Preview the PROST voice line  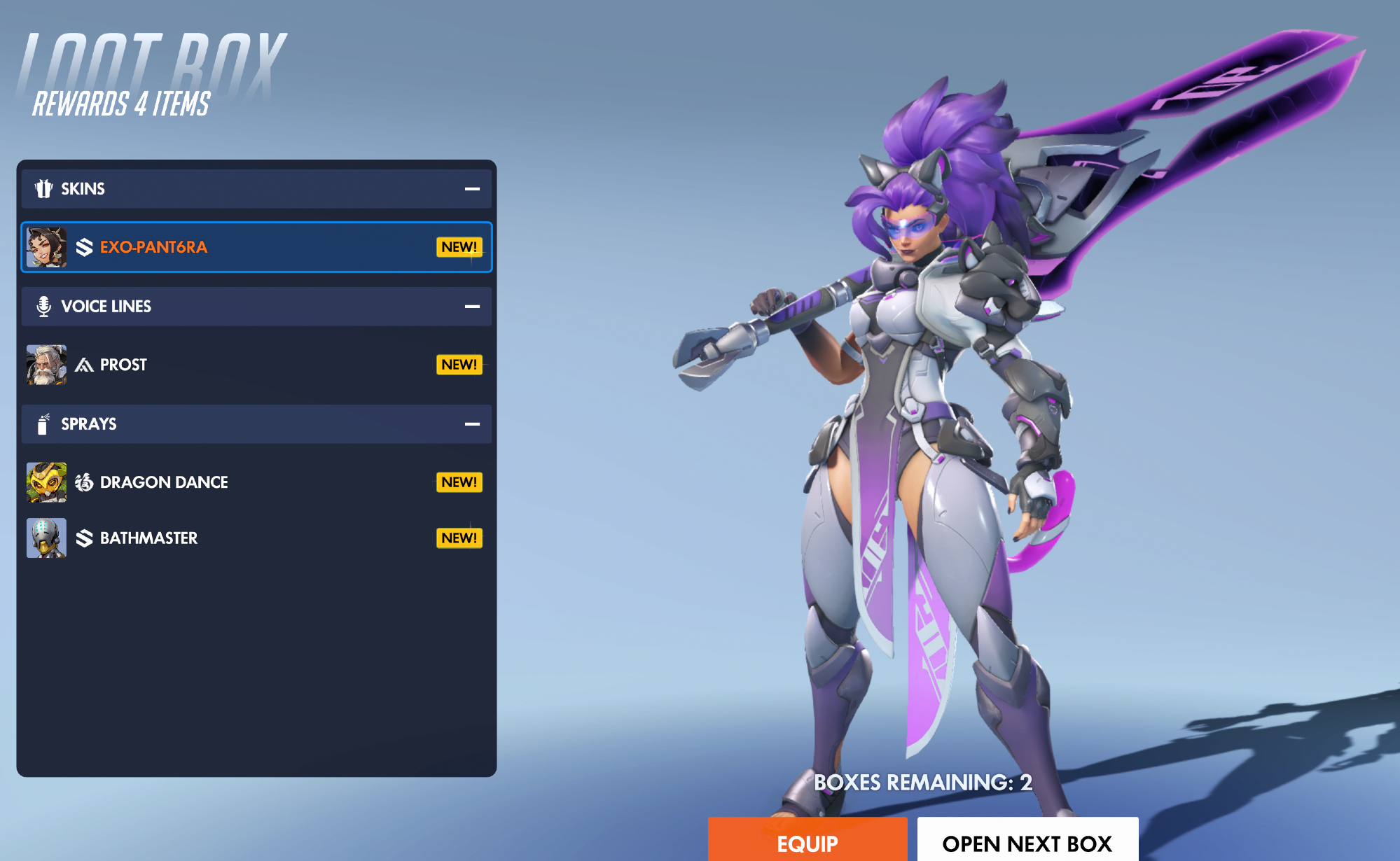[x=256, y=365]
